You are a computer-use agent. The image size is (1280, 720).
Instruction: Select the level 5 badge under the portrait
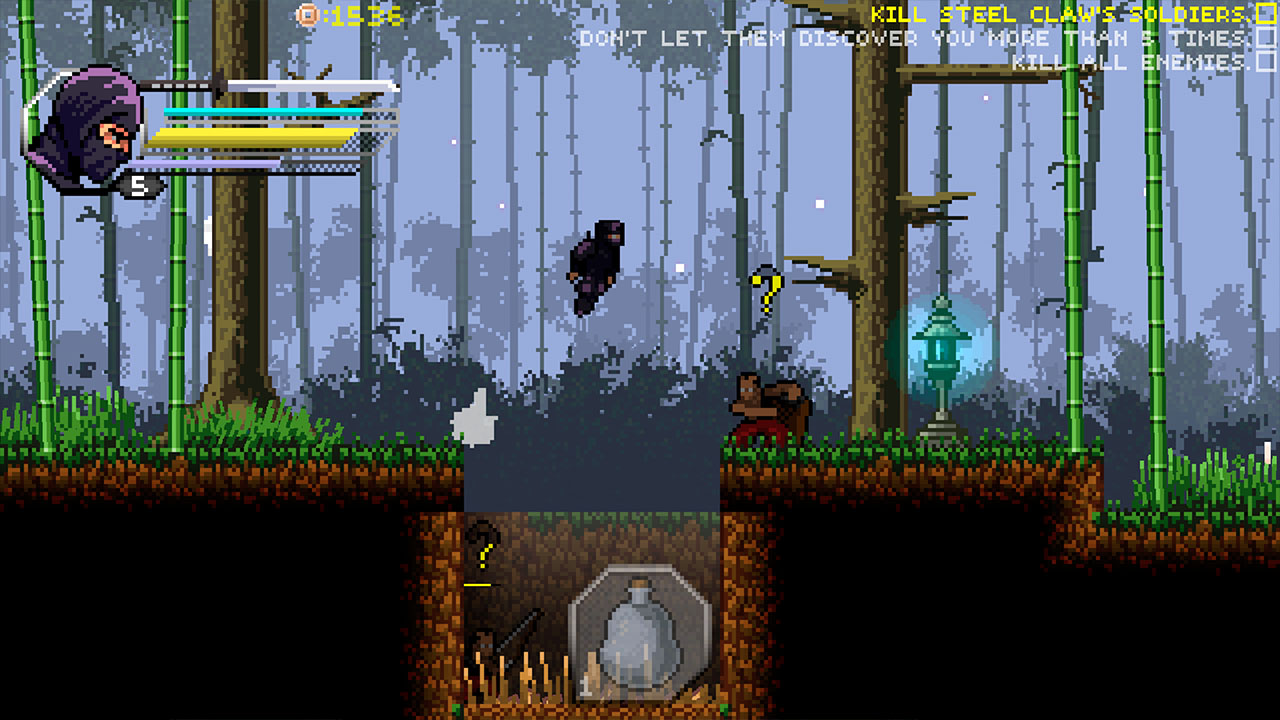tap(140, 185)
